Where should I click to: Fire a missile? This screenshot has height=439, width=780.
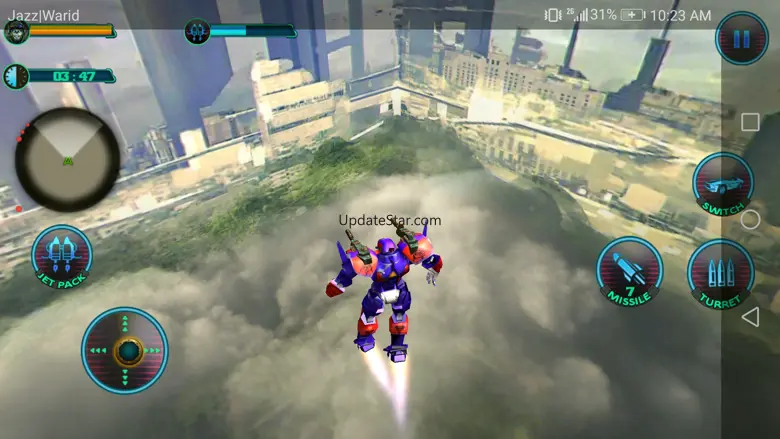pos(629,271)
